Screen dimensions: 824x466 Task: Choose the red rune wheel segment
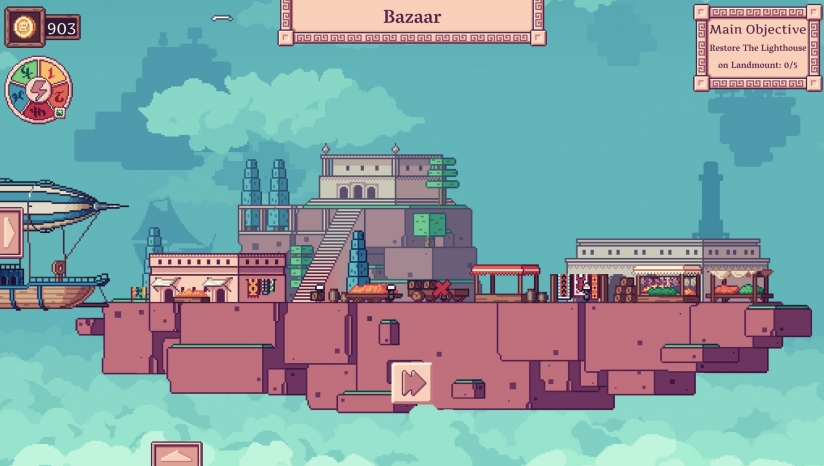click(37, 112)
